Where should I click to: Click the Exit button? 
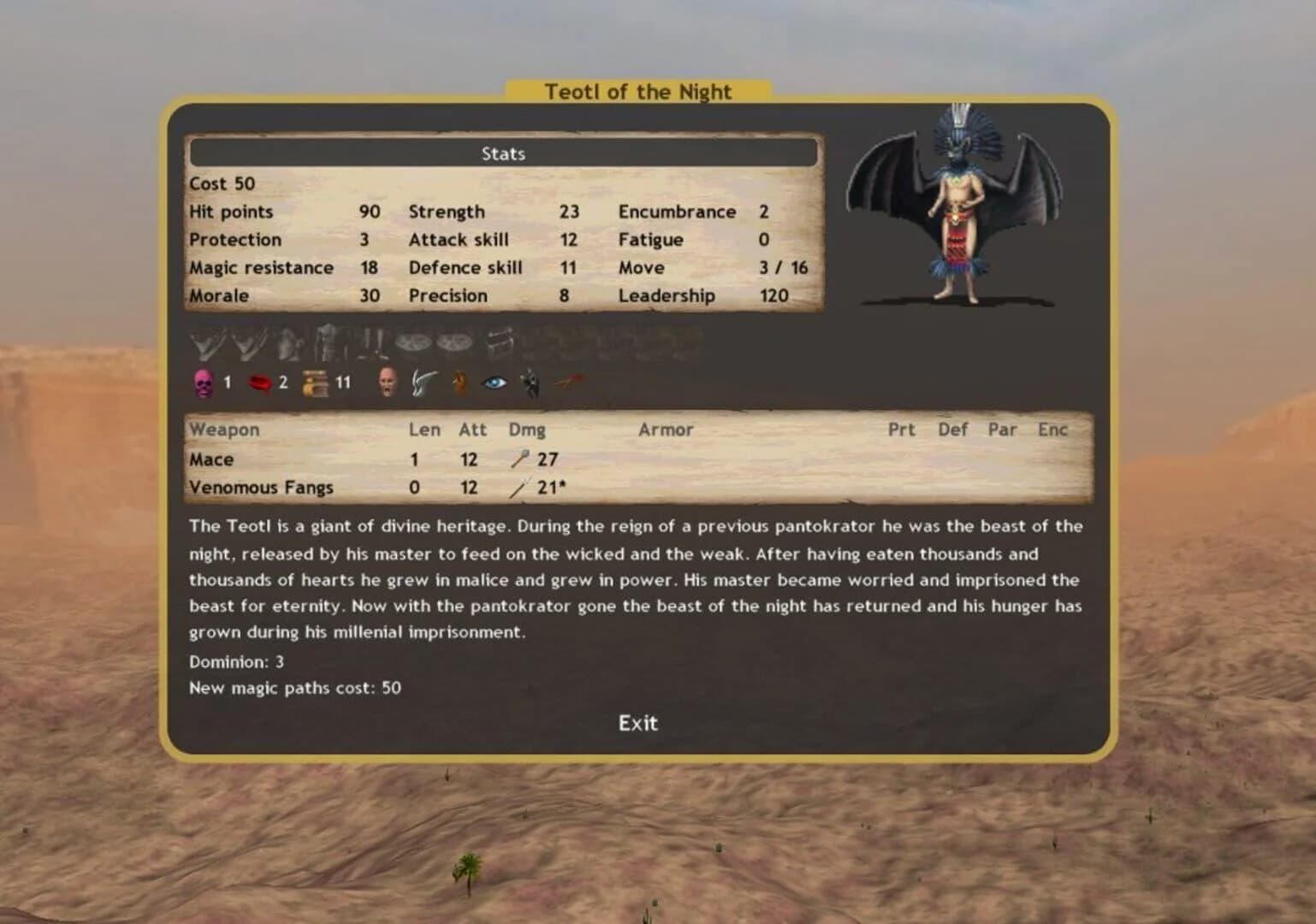(637, 723)
